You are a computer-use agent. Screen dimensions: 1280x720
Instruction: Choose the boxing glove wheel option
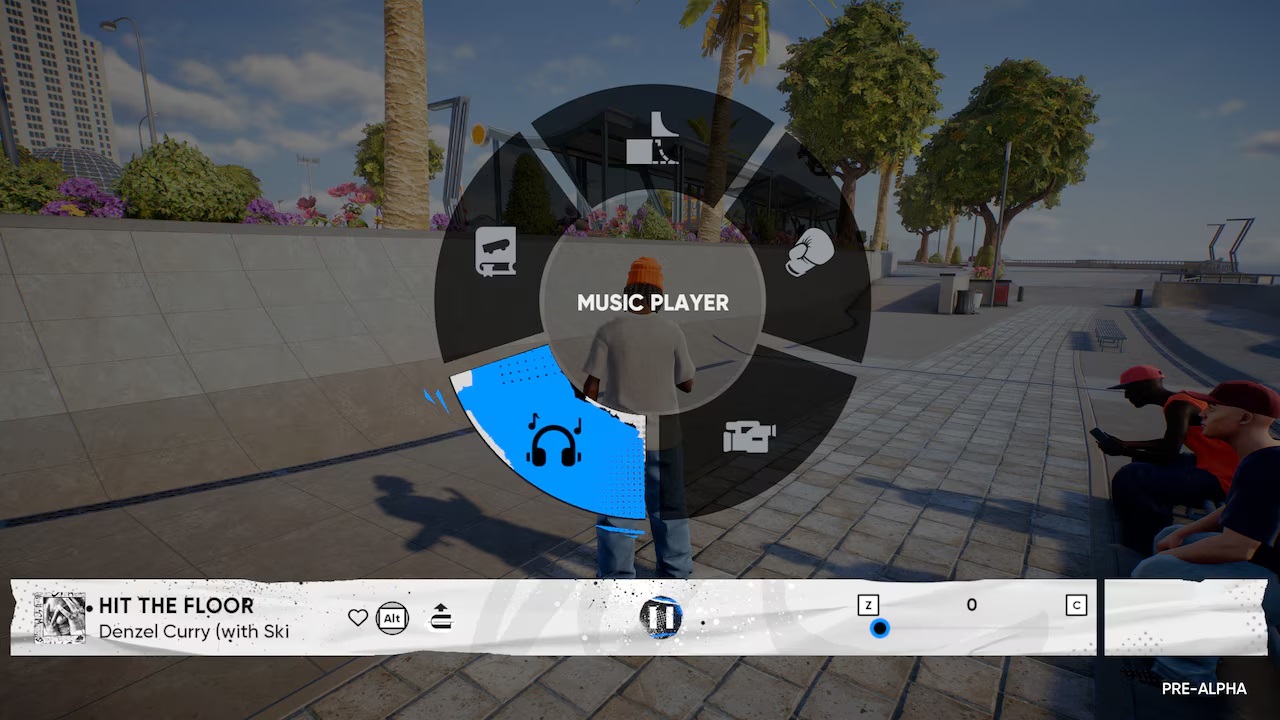[809, 252]
